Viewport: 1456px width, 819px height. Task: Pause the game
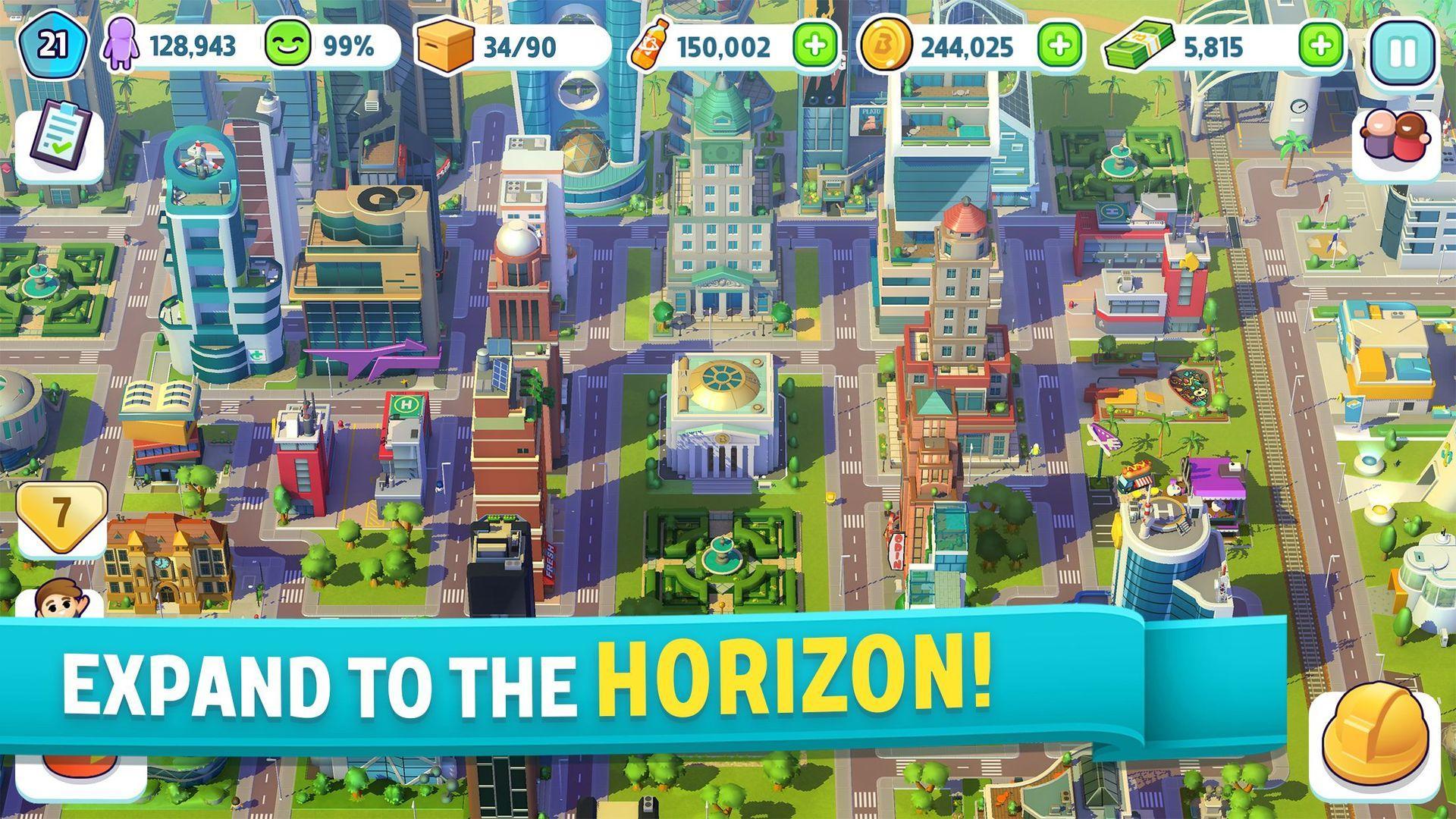click(x=1401, y=47)
